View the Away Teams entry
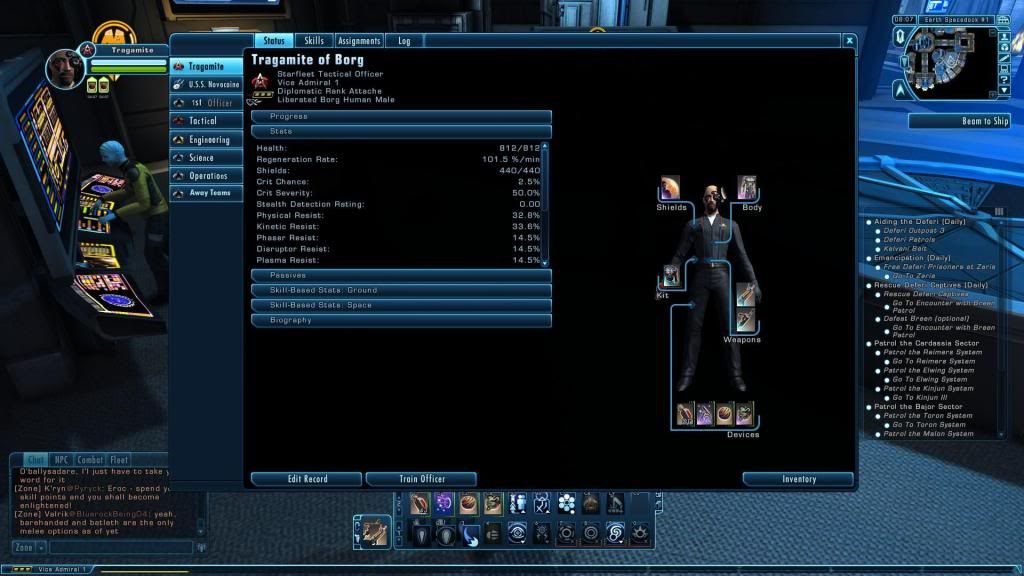 point(207,193)
